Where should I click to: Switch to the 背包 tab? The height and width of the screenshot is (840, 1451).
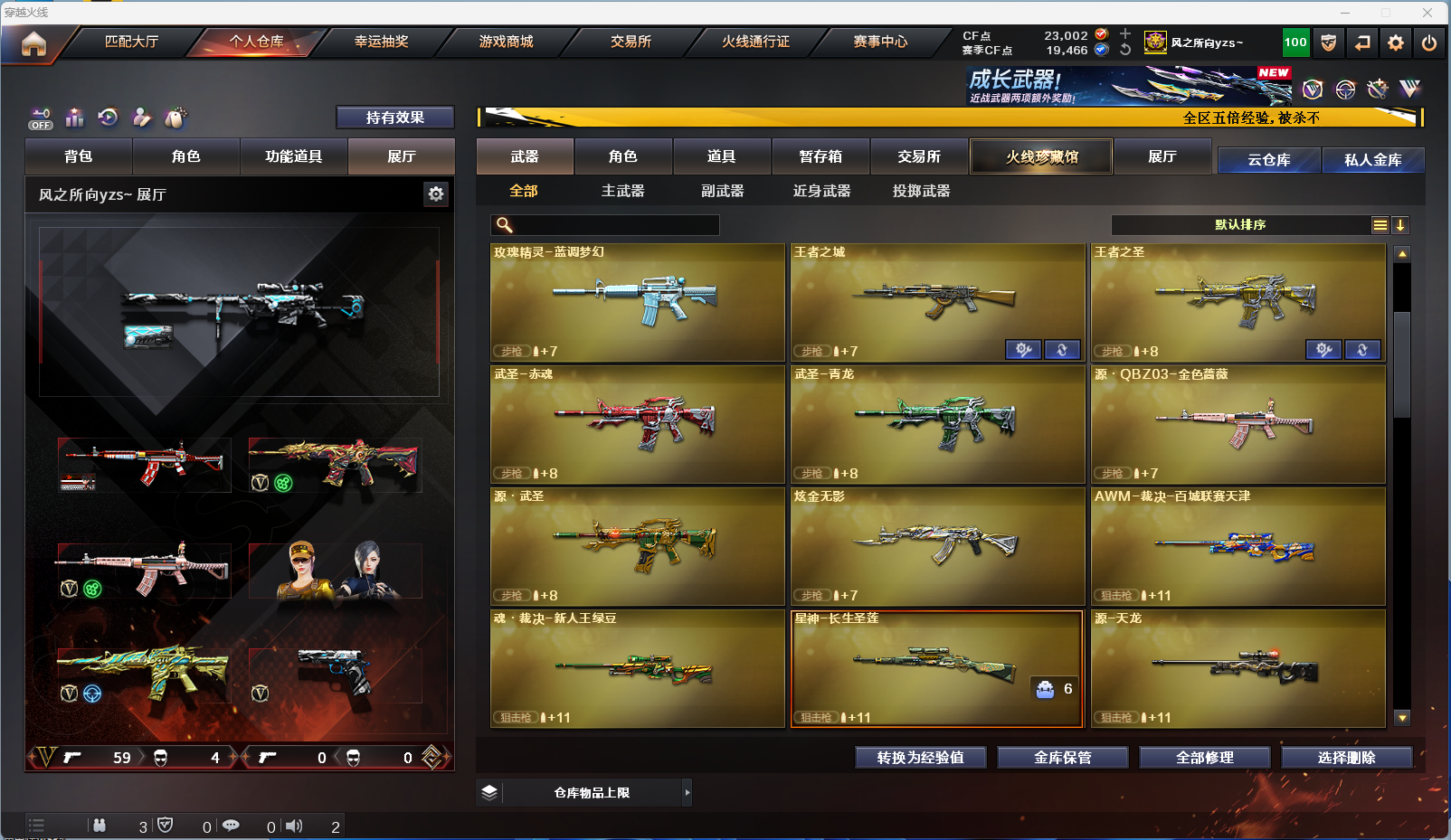click(79, 156)
